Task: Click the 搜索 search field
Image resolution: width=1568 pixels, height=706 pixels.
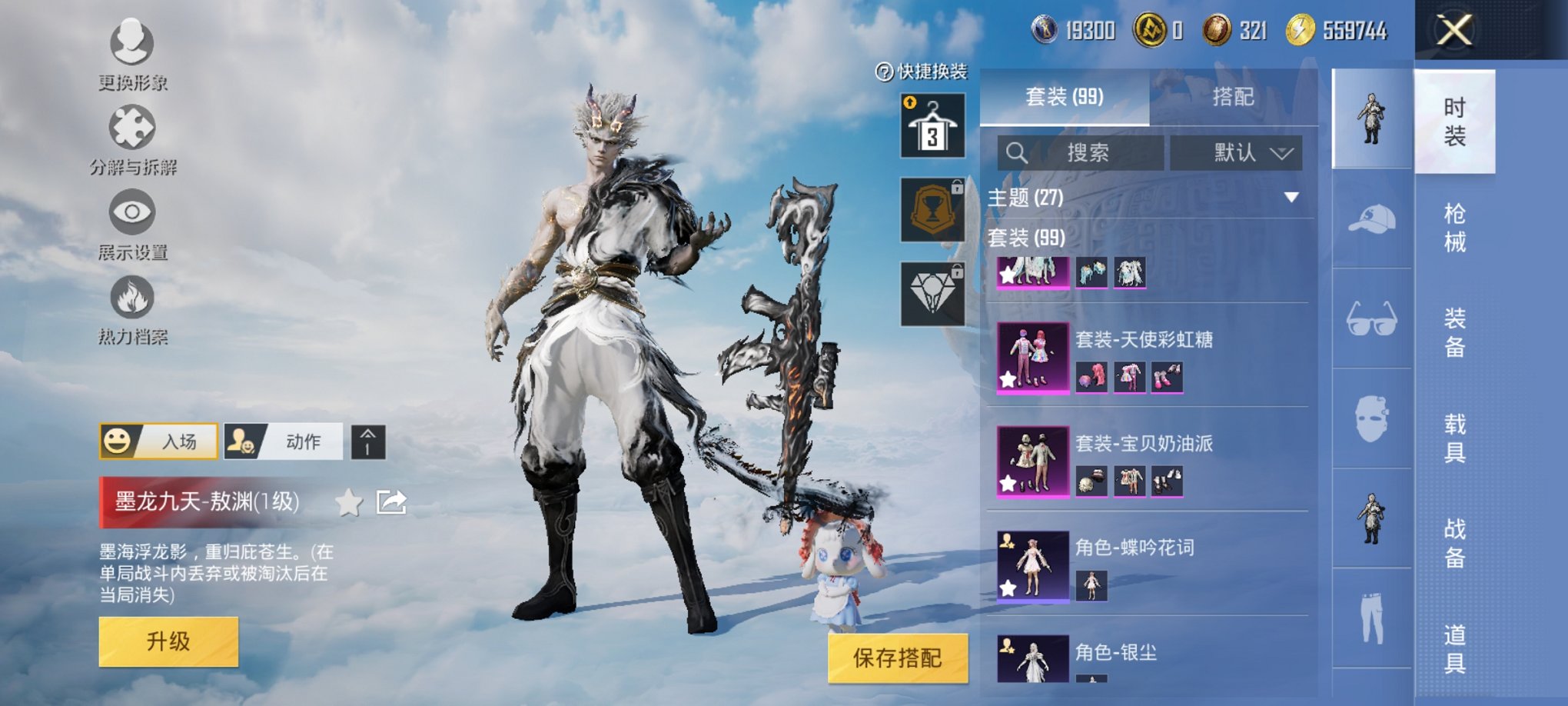Action: [x=1080, y=153]
